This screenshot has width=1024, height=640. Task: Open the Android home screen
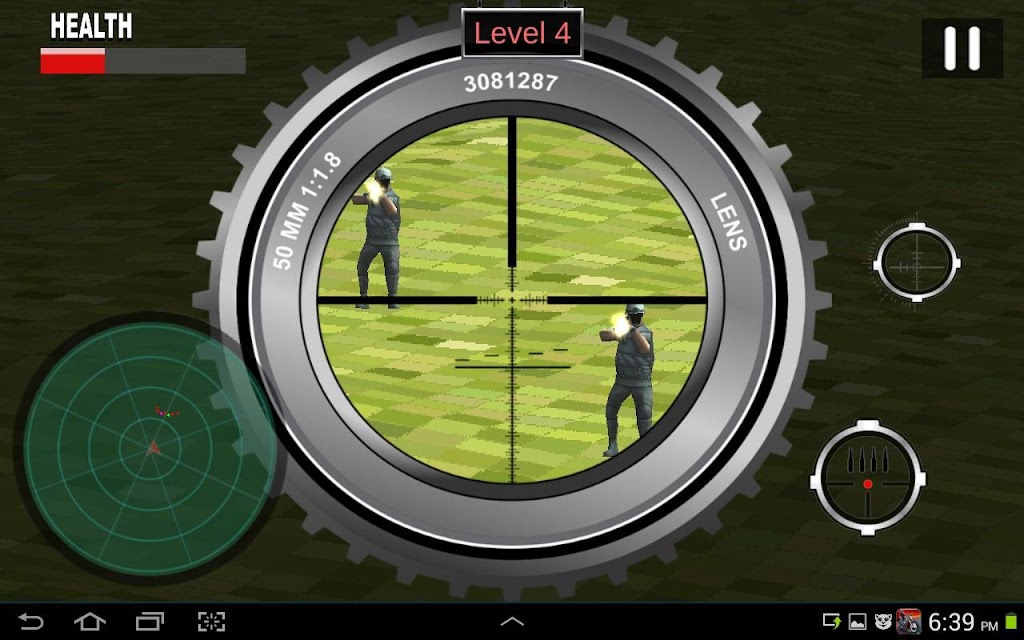90,622
